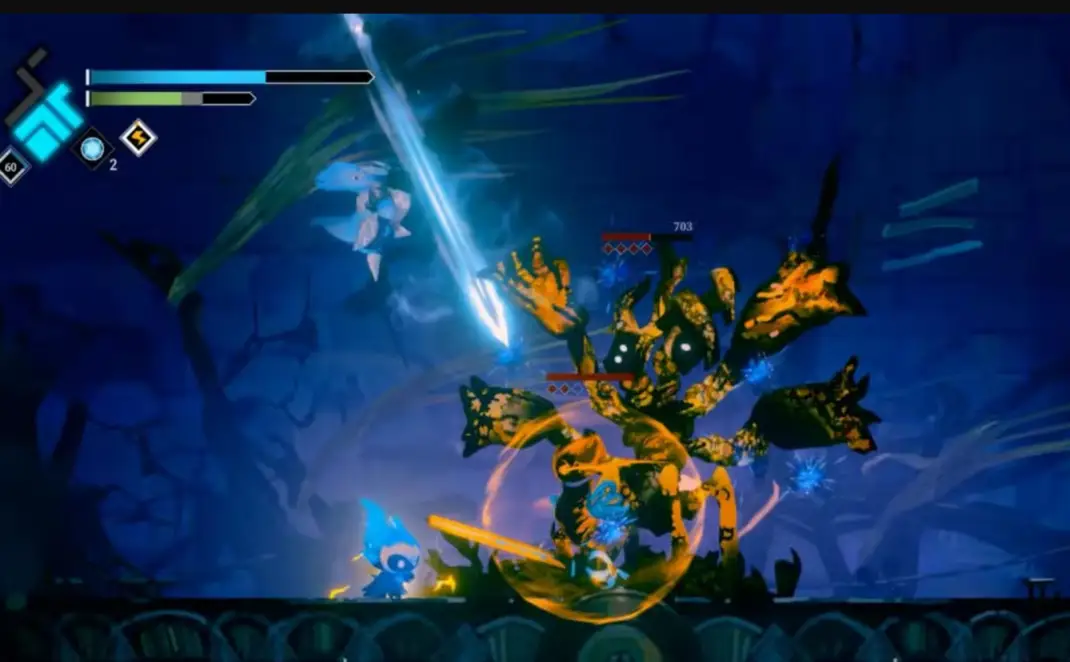Image resolution: width=1070 pixels, height=662 pixels.
Task: Select the blue orb item icon
Action: pos(92,149)
